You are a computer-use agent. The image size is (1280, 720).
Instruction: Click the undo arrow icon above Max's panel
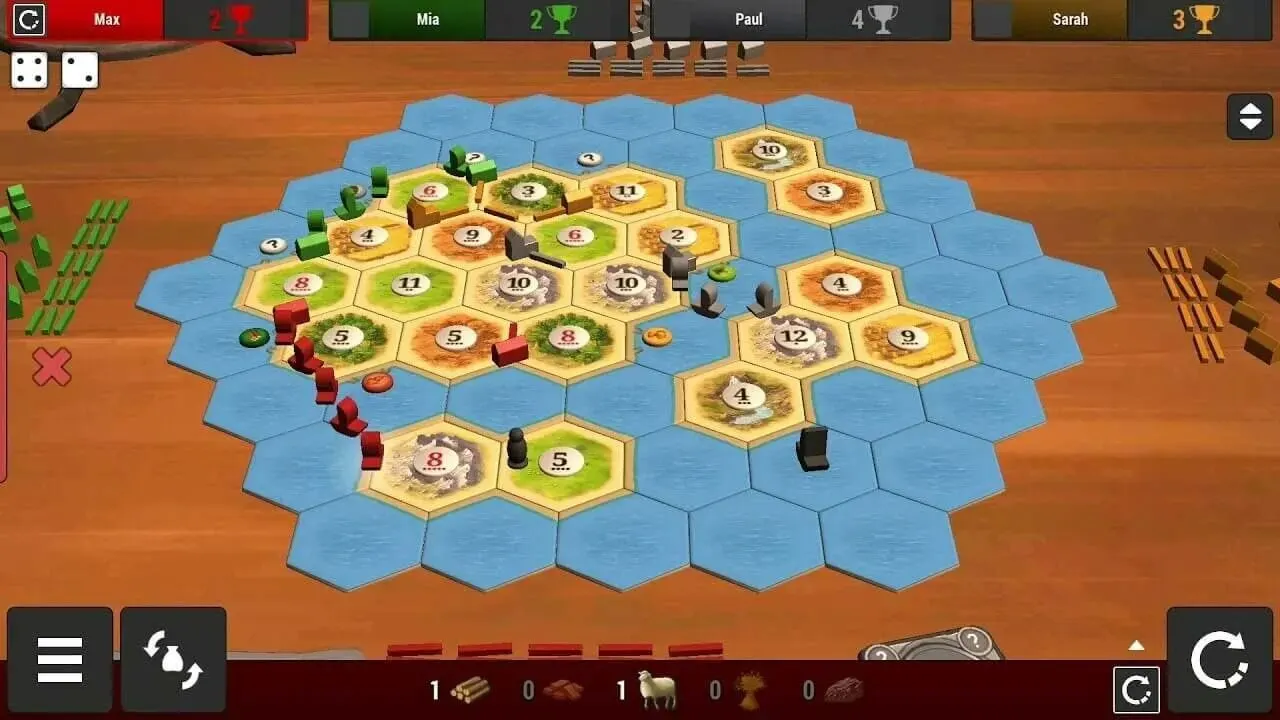point(29,19)
